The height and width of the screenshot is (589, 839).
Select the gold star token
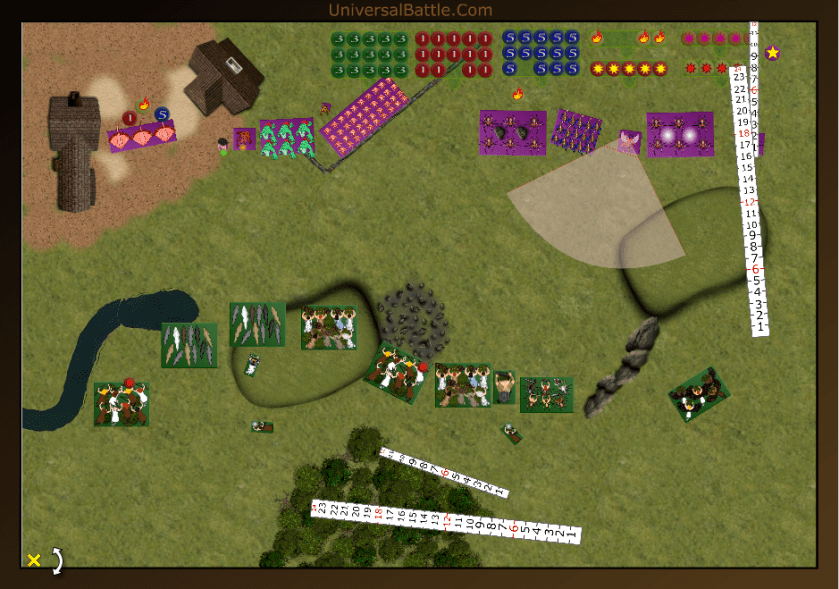pyautogui.click(x=773, y=52)
